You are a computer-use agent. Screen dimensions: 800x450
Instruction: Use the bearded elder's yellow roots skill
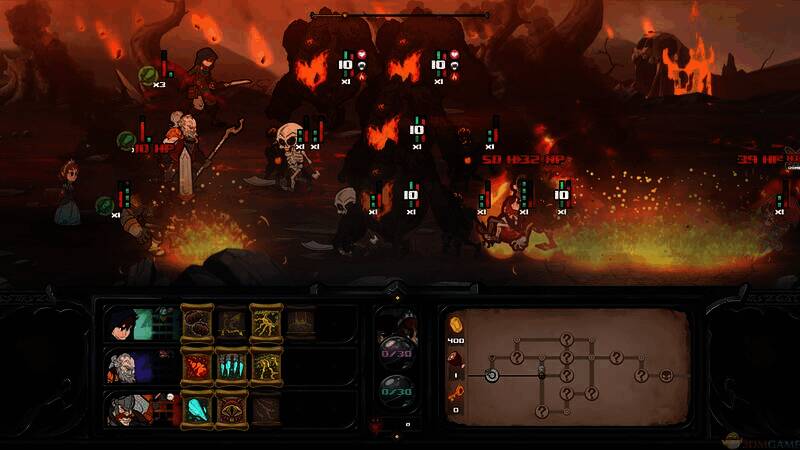pyautogui.click(x=265, y=366)
